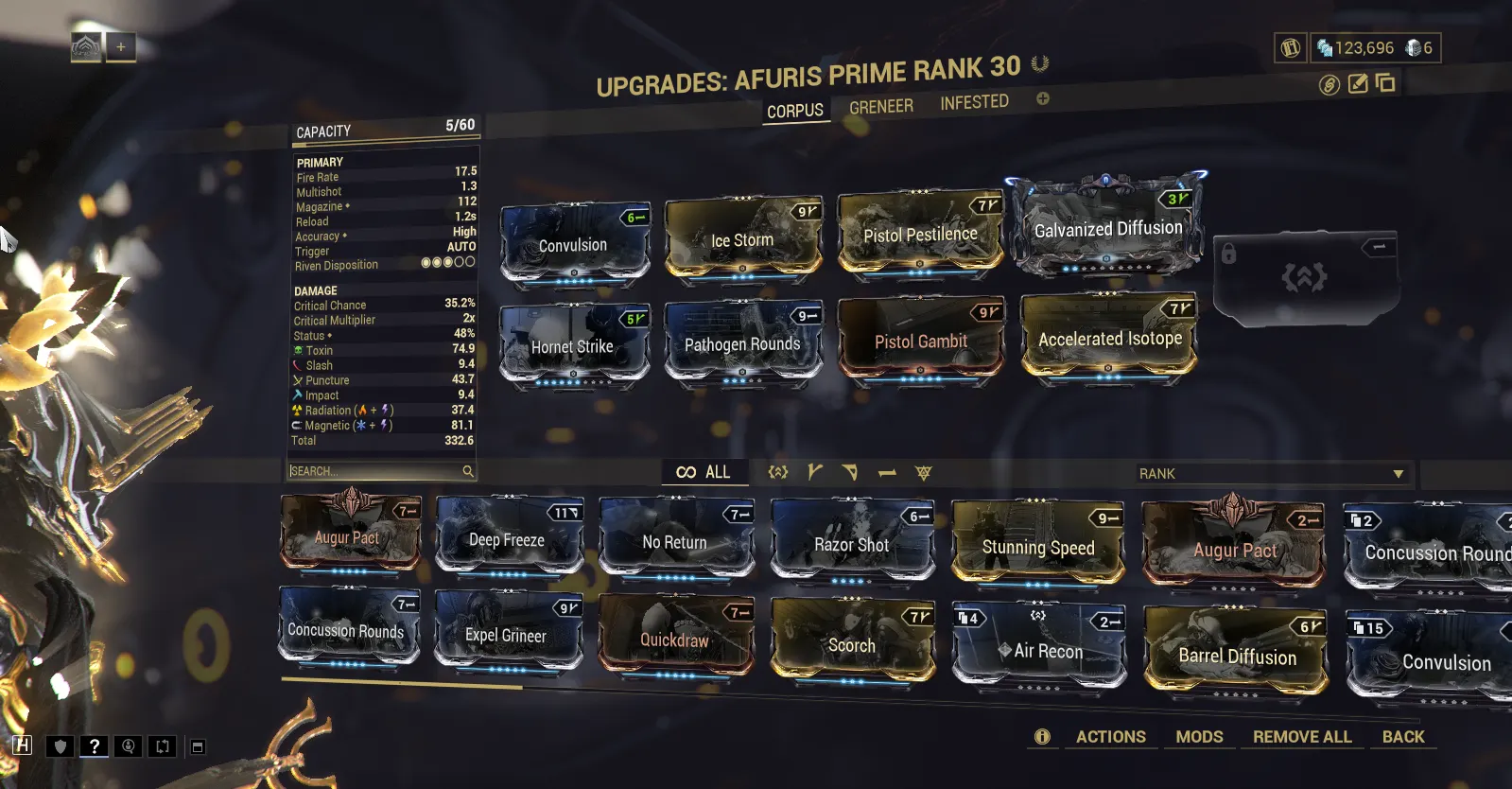Open the ACTIONS menu

point(1110,736)
